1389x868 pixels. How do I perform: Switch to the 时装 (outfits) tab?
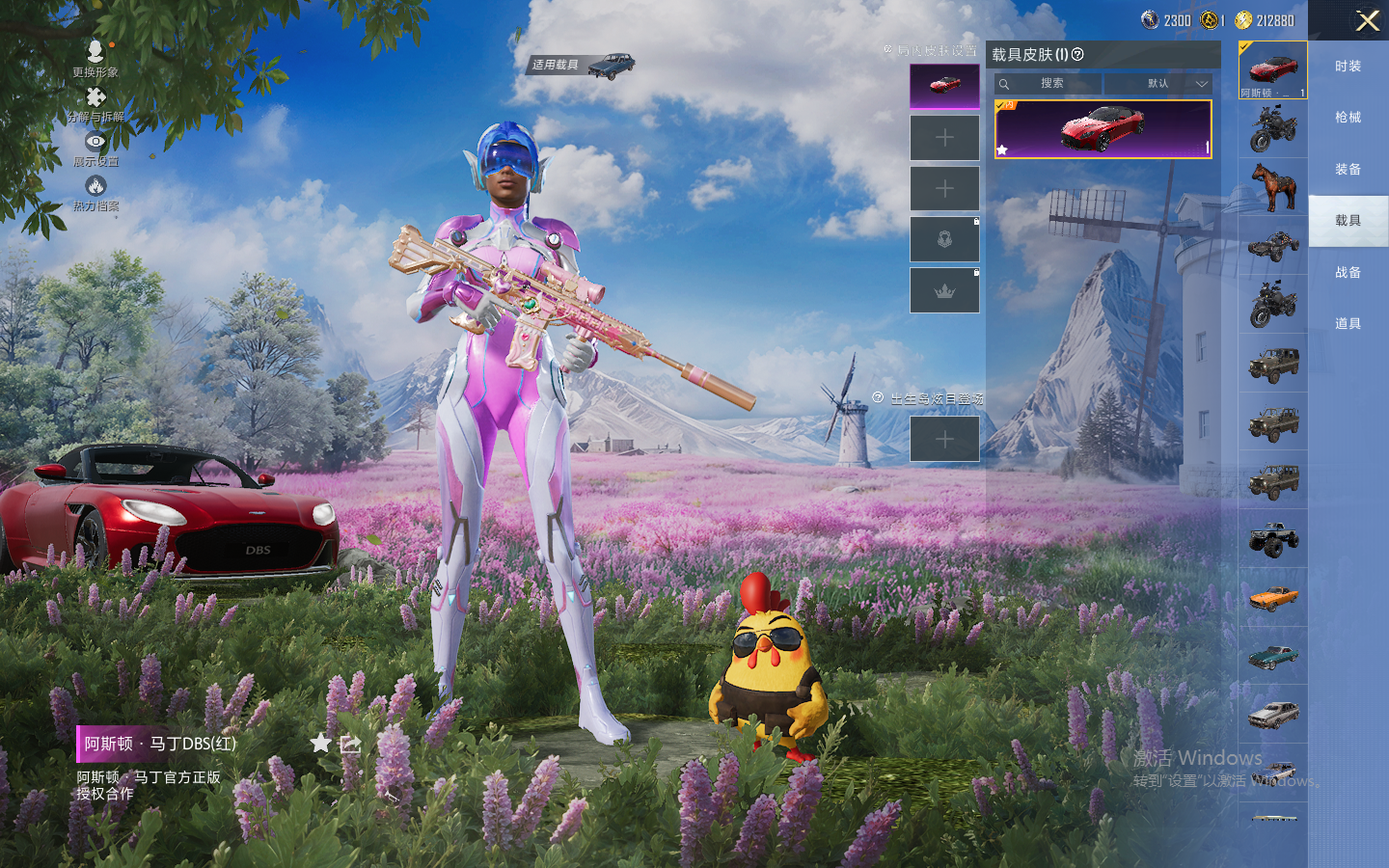coord(1348,67)
